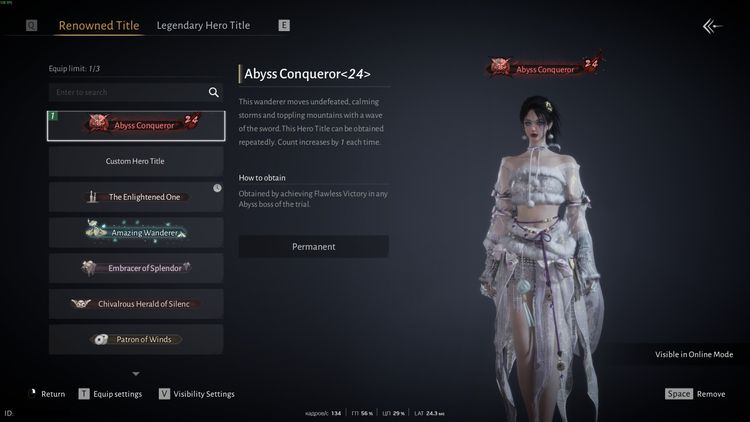Remove the equipped title

pos(698,394)
